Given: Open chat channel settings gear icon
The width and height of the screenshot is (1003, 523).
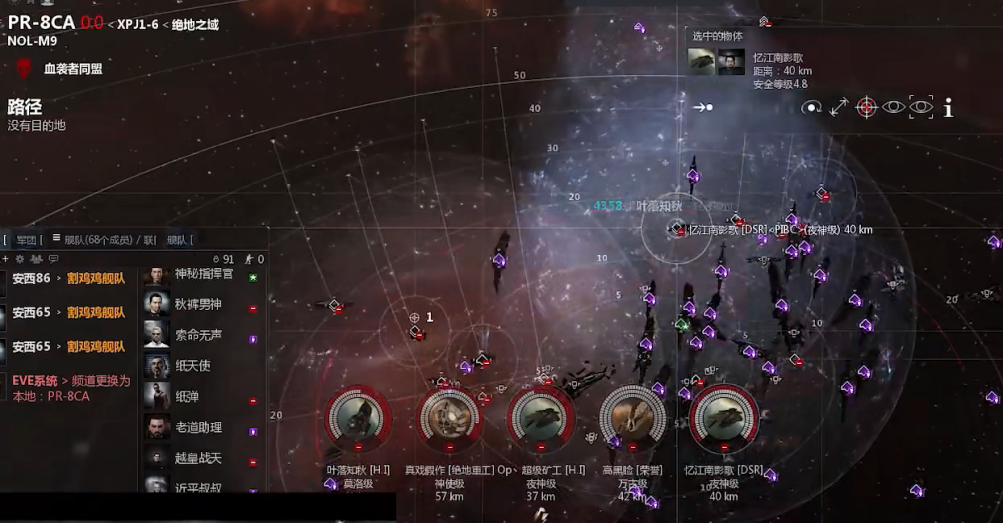Looking at the screenshot, I should pyautogui.click(x=19, y=259).
